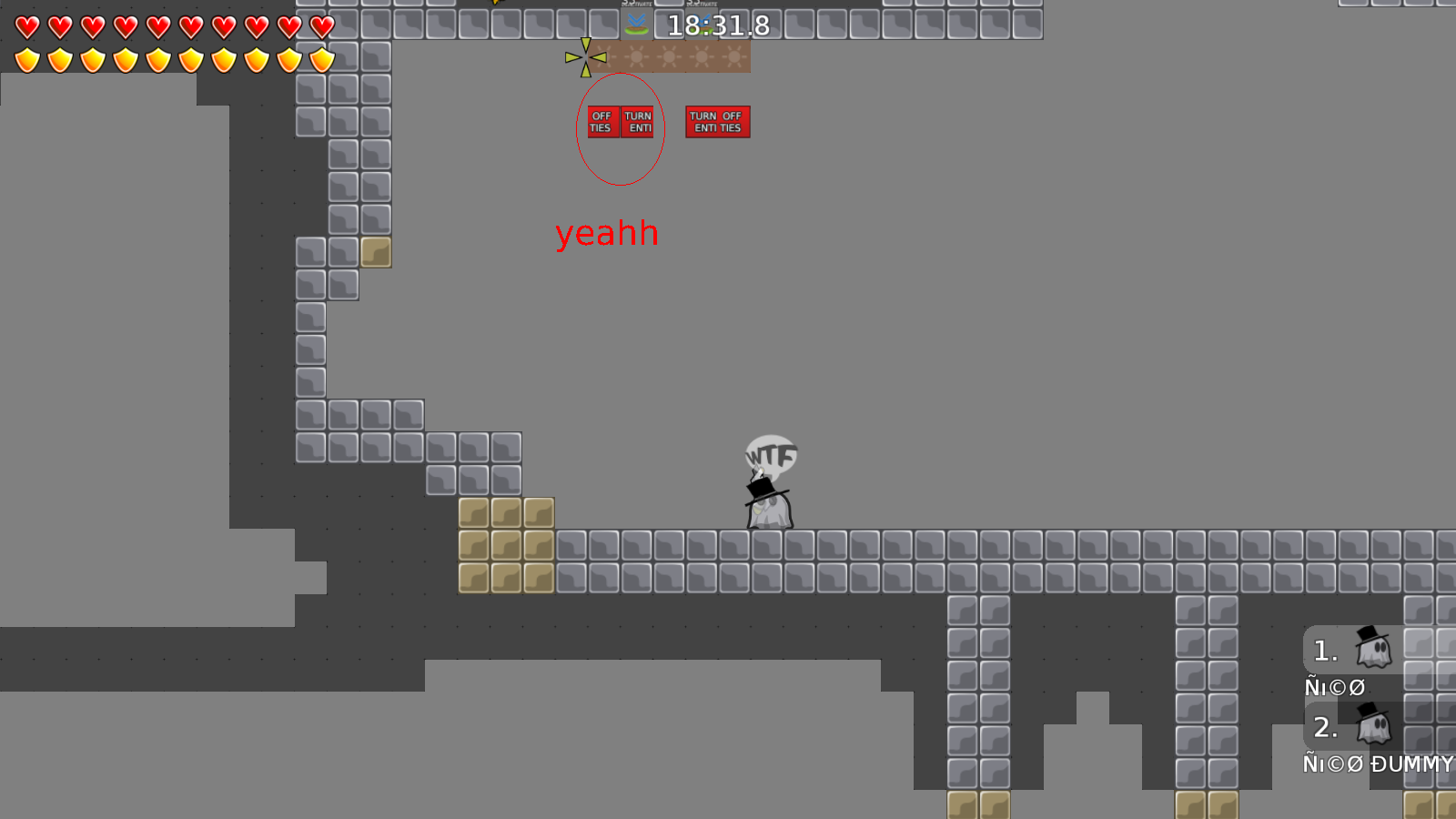This screenshot has width=1456, height=819.
Task: Click the rank 1 ghost avatar on the scoreboard
Action: pos(1374,649)
